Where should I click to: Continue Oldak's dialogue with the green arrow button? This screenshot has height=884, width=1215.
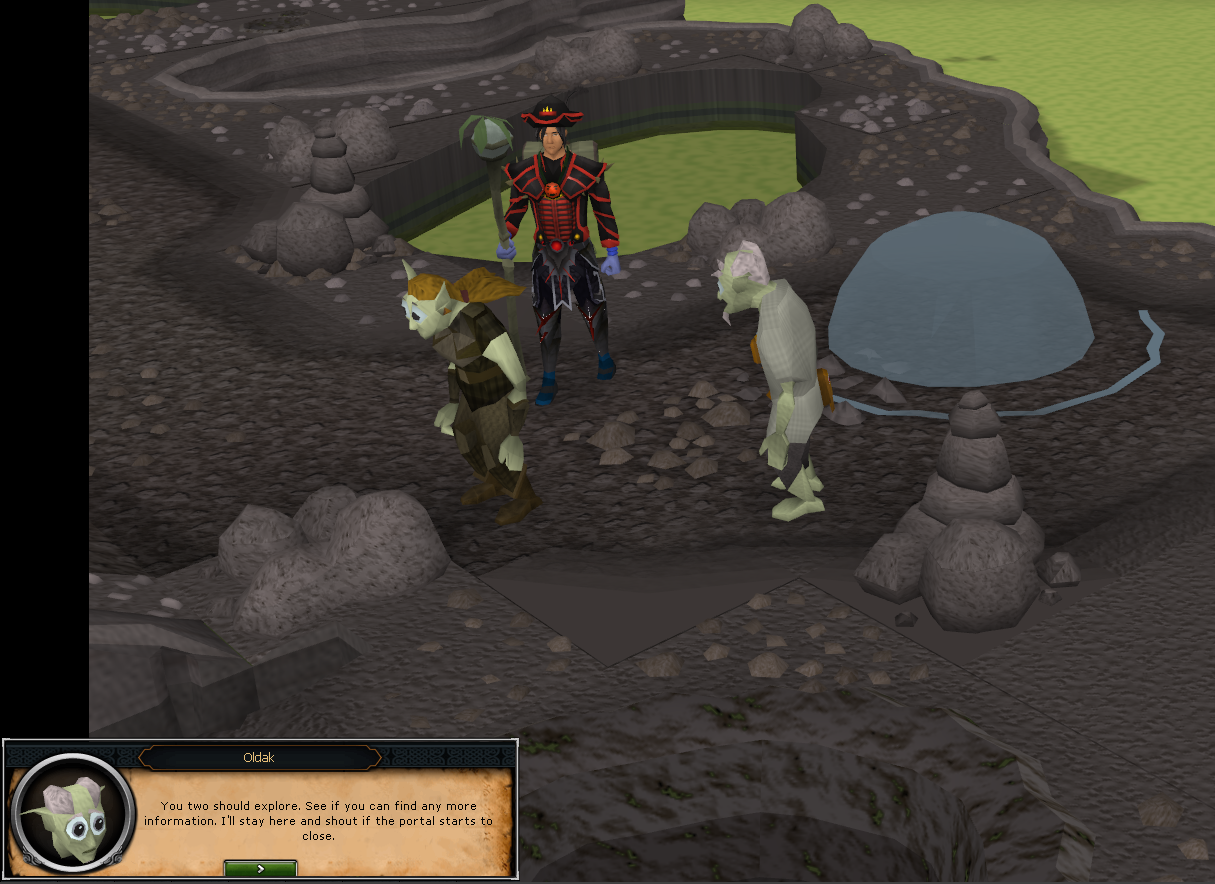tap(260, 868)
